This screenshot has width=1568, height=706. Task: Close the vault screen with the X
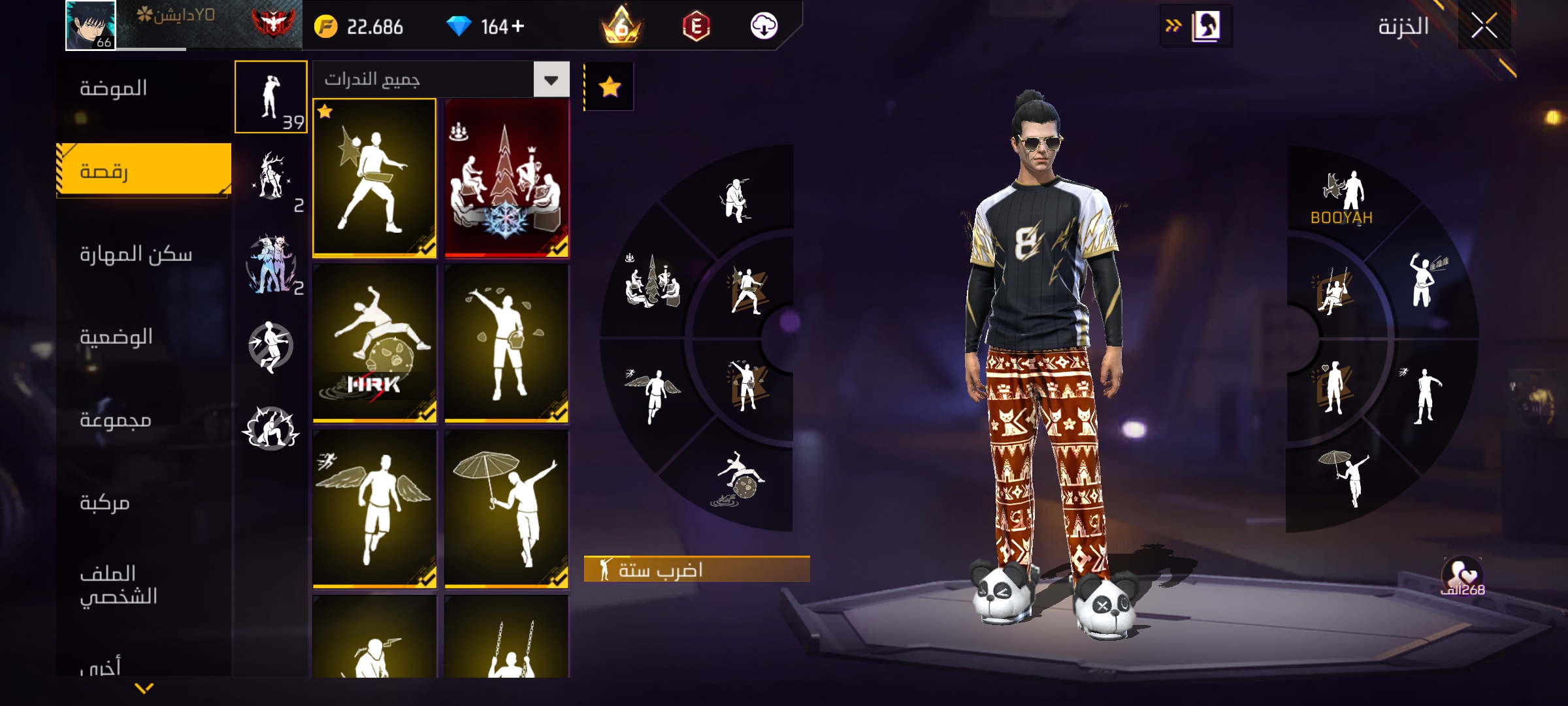coord(1484,27)
